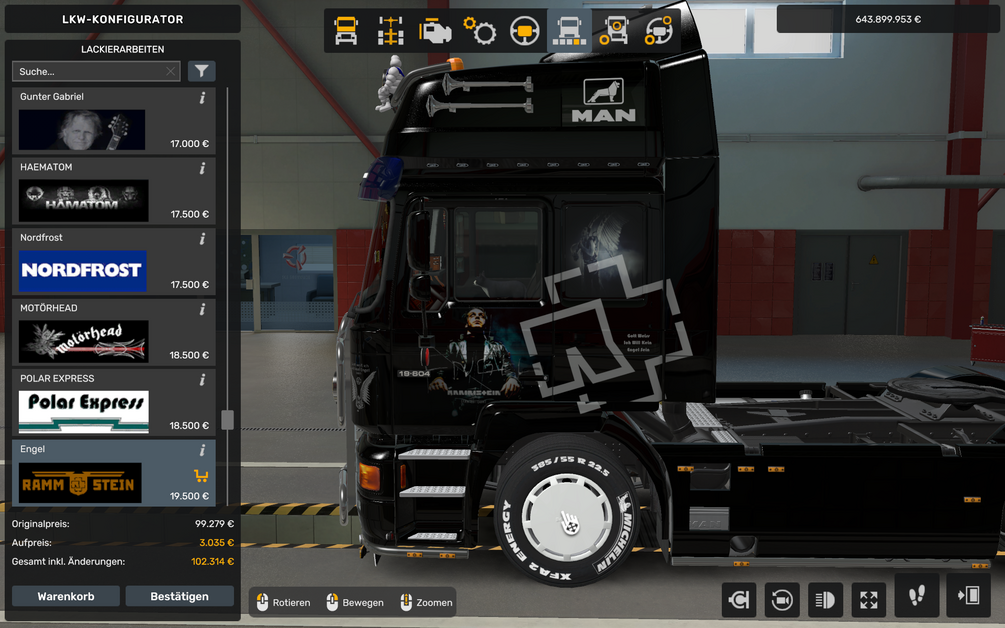
Task: Open the truck cabin category
Action: pyautogui.click(x=346, y=31)
